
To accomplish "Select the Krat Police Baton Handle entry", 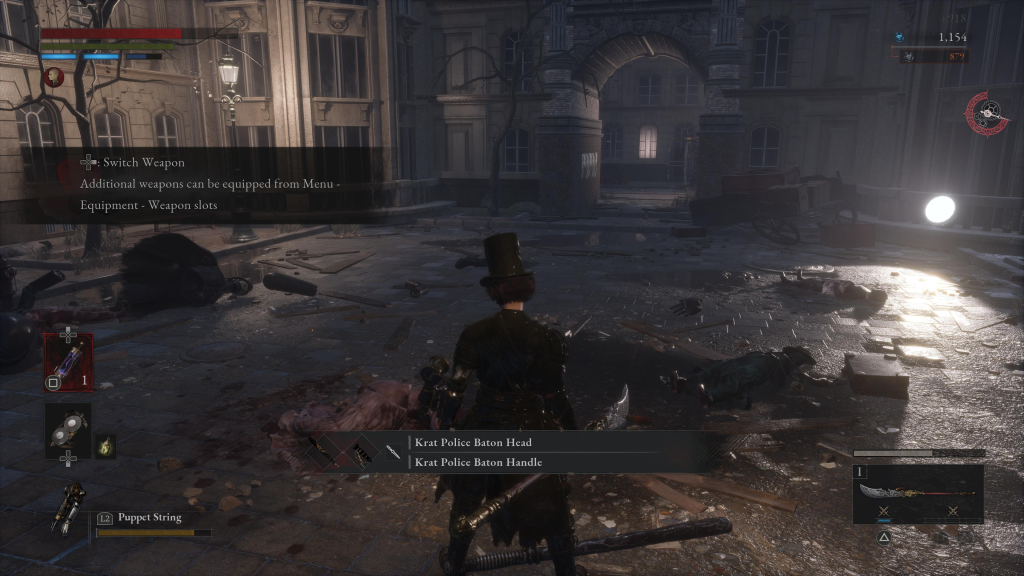I will [x=478, y=462].
